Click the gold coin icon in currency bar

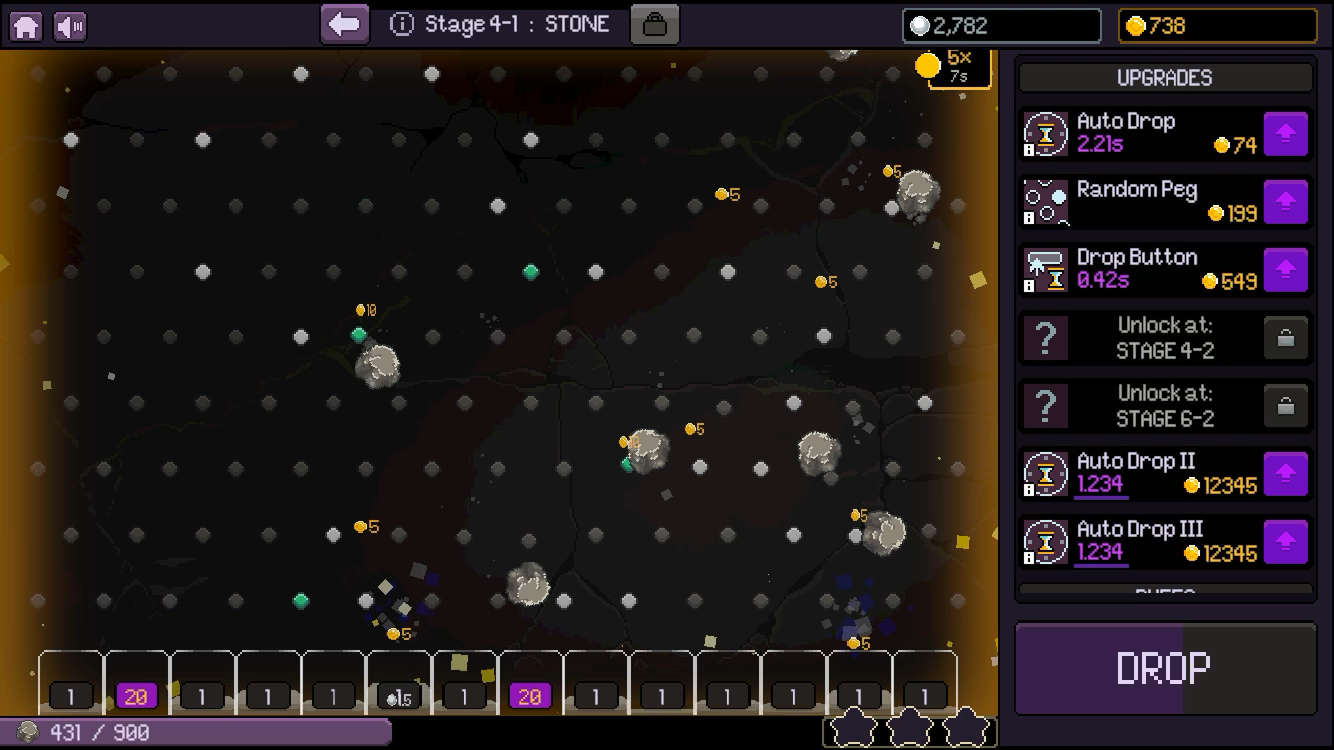click(x=1134, y=26)
